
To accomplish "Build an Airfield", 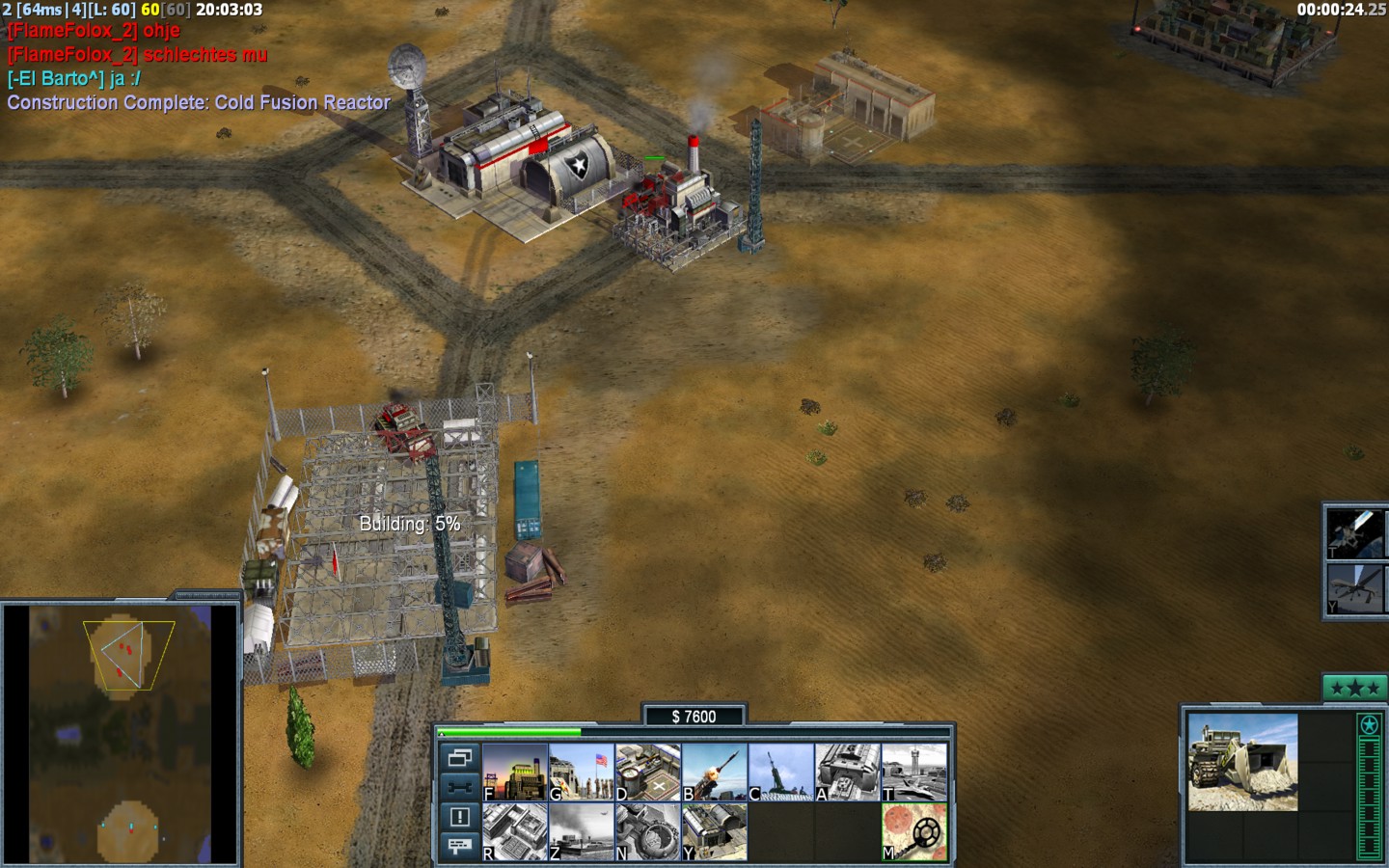I will click(914, 772).
